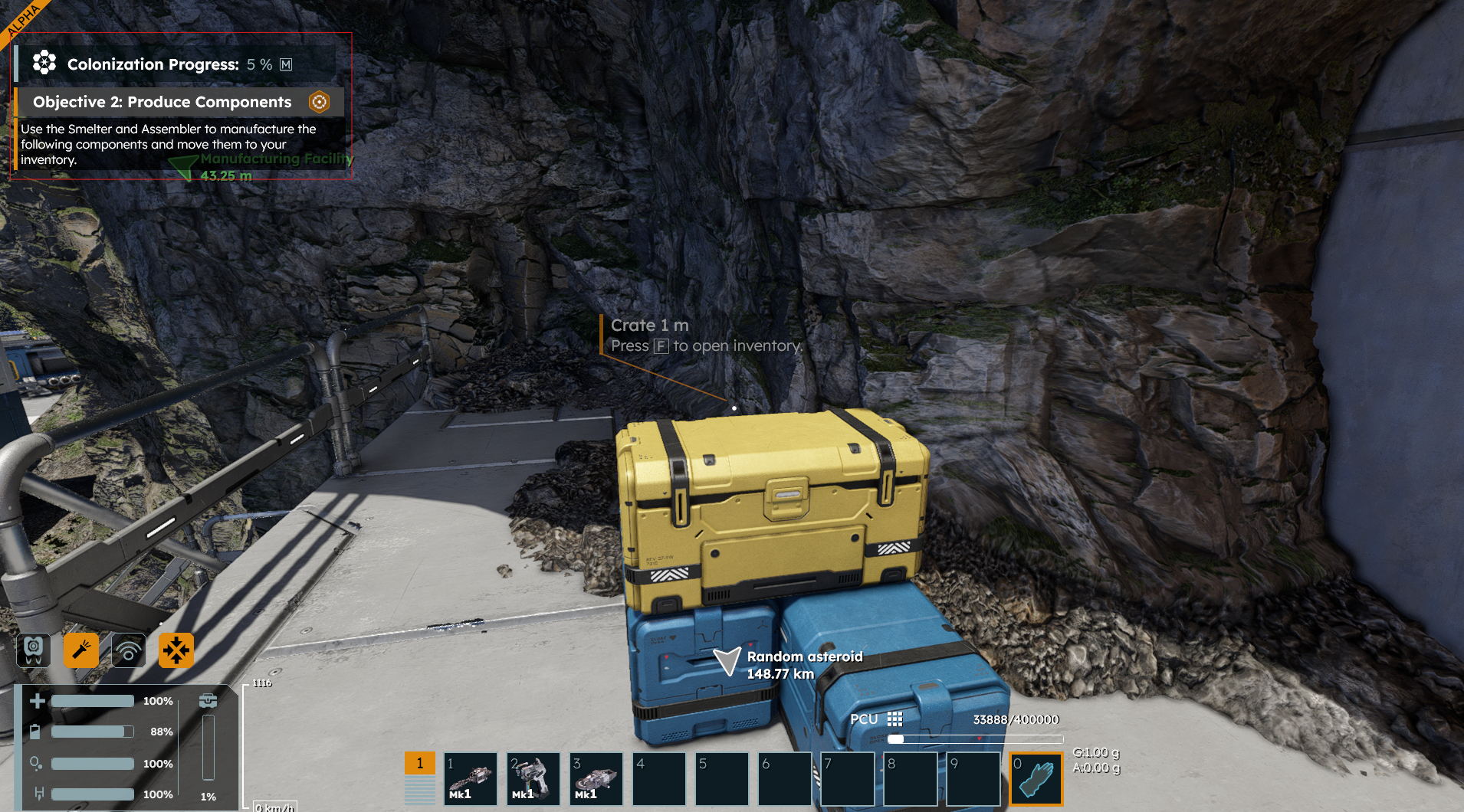
Task: Click the orange toolbar page 1 indicator
Action: 419,764
